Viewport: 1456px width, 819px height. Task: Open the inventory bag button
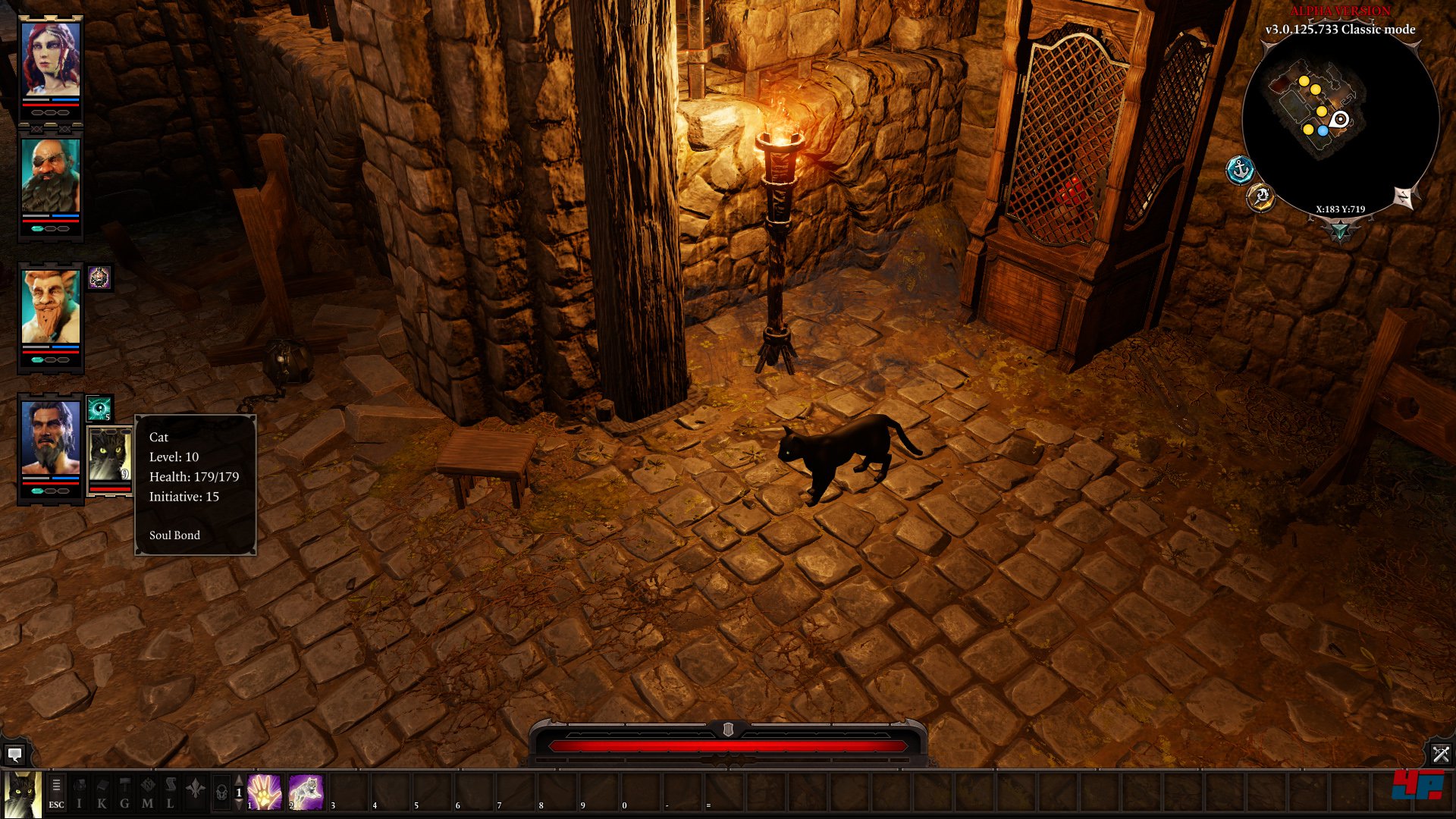(79, 793)
